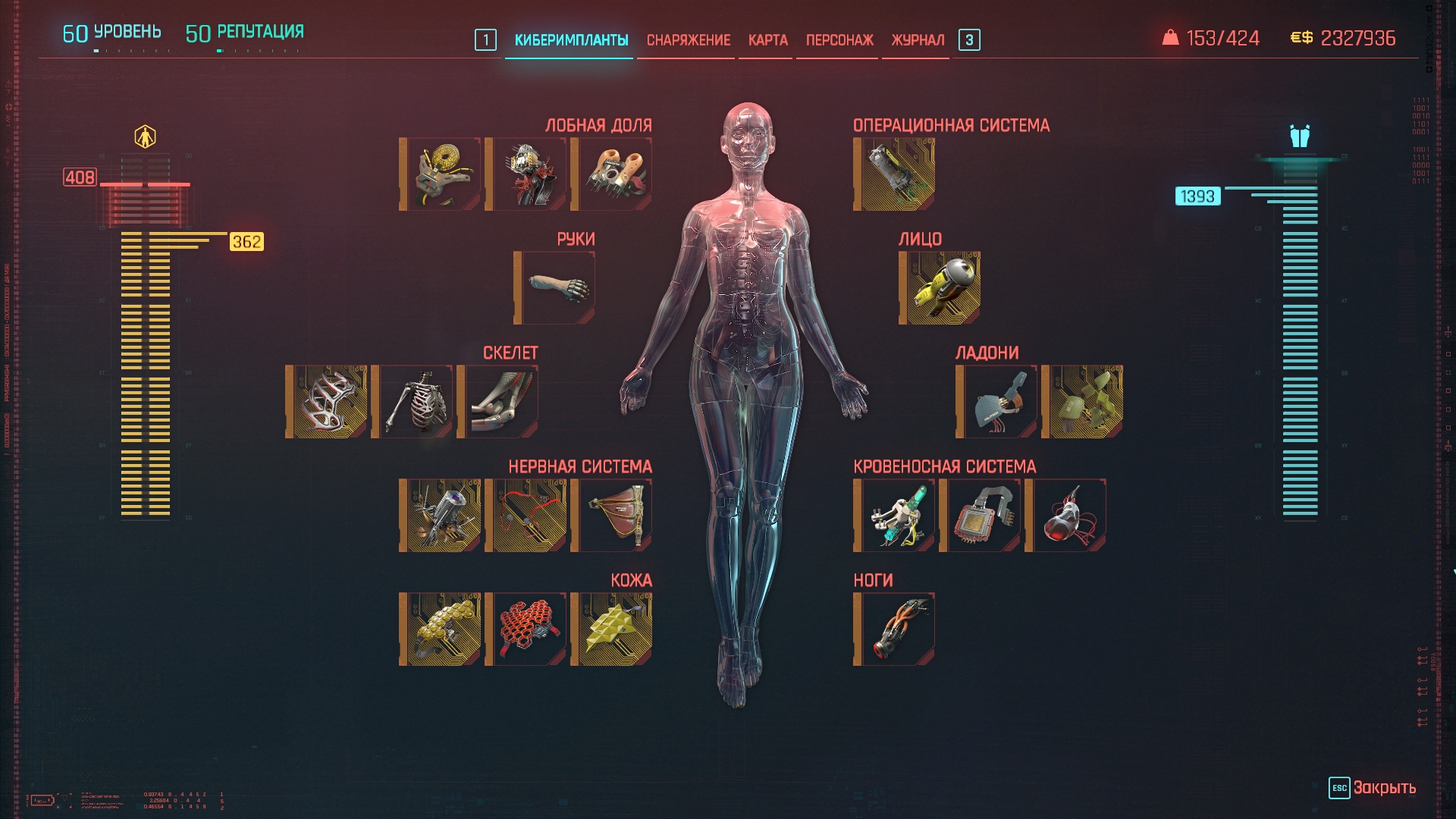Choose the arm implant under Руки
The image size is (1456, 819).
pyautogui.click(x=555, y=288)
